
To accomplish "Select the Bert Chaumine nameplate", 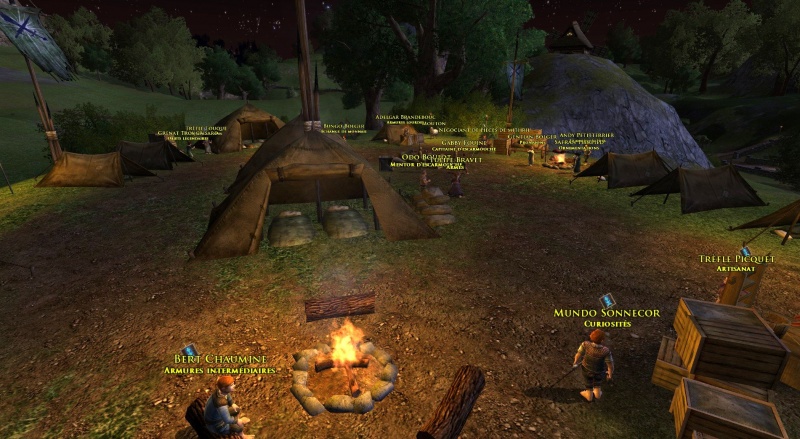I will pyautogui.click(x=220, y=360).
